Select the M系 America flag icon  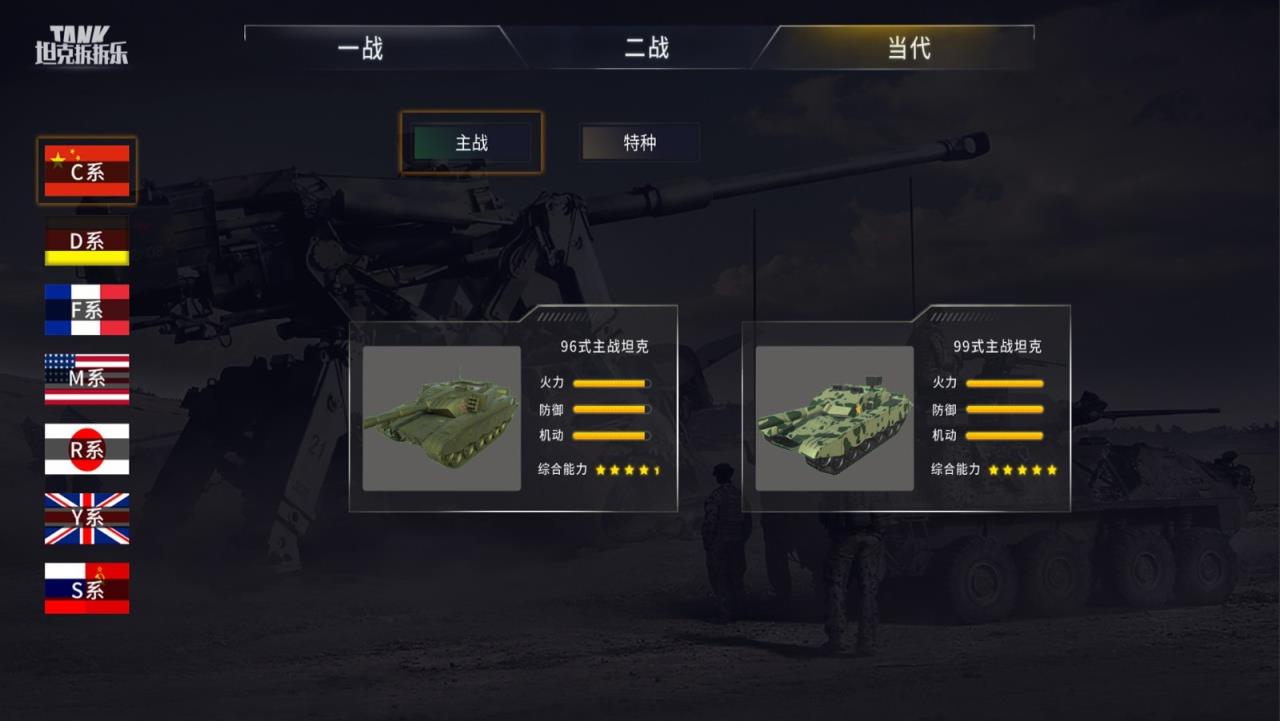click(86, 380)
